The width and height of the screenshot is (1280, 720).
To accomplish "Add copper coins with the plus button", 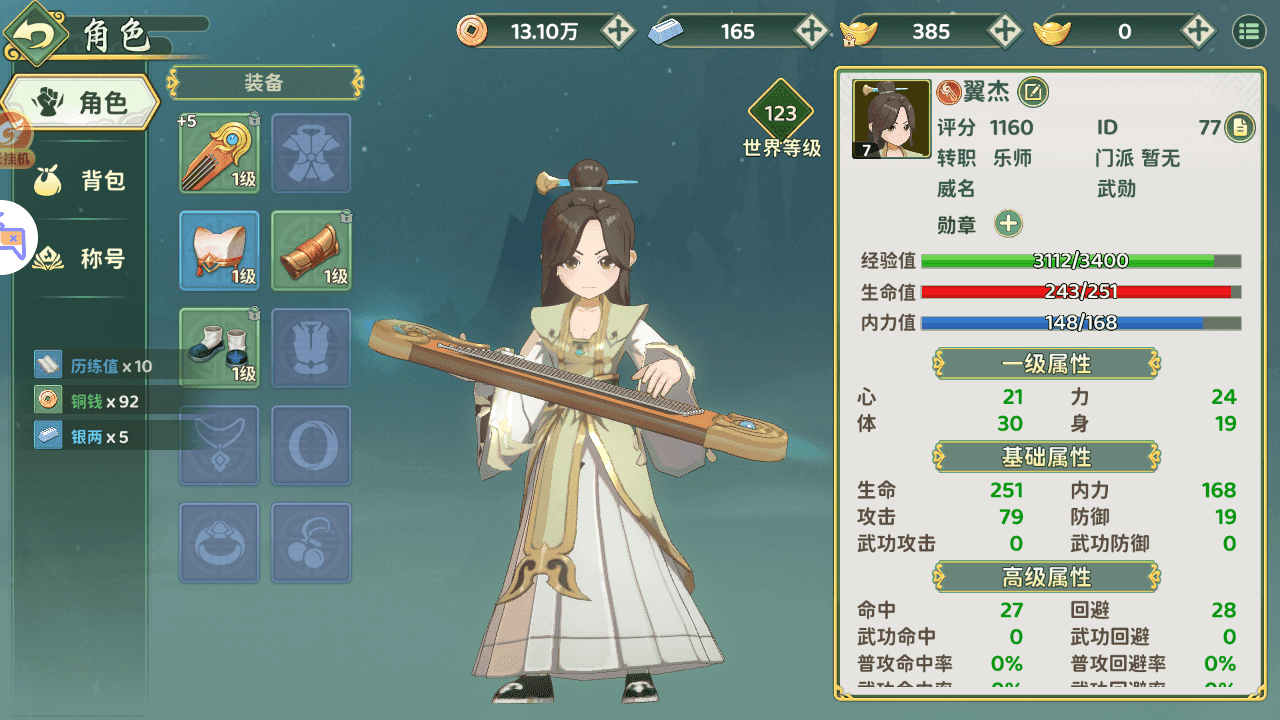I will pyautogui.click(x=620, y=31).
